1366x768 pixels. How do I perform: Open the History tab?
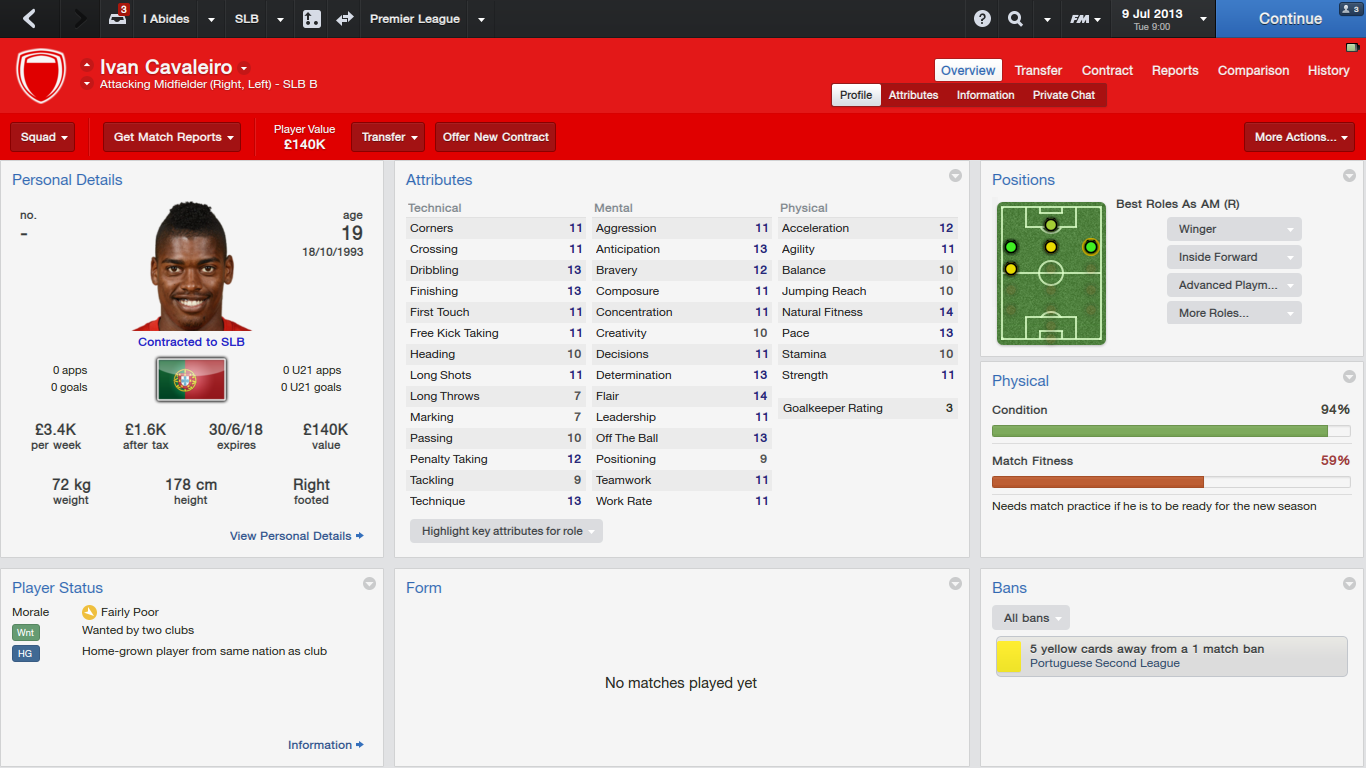pos(1328,70)
